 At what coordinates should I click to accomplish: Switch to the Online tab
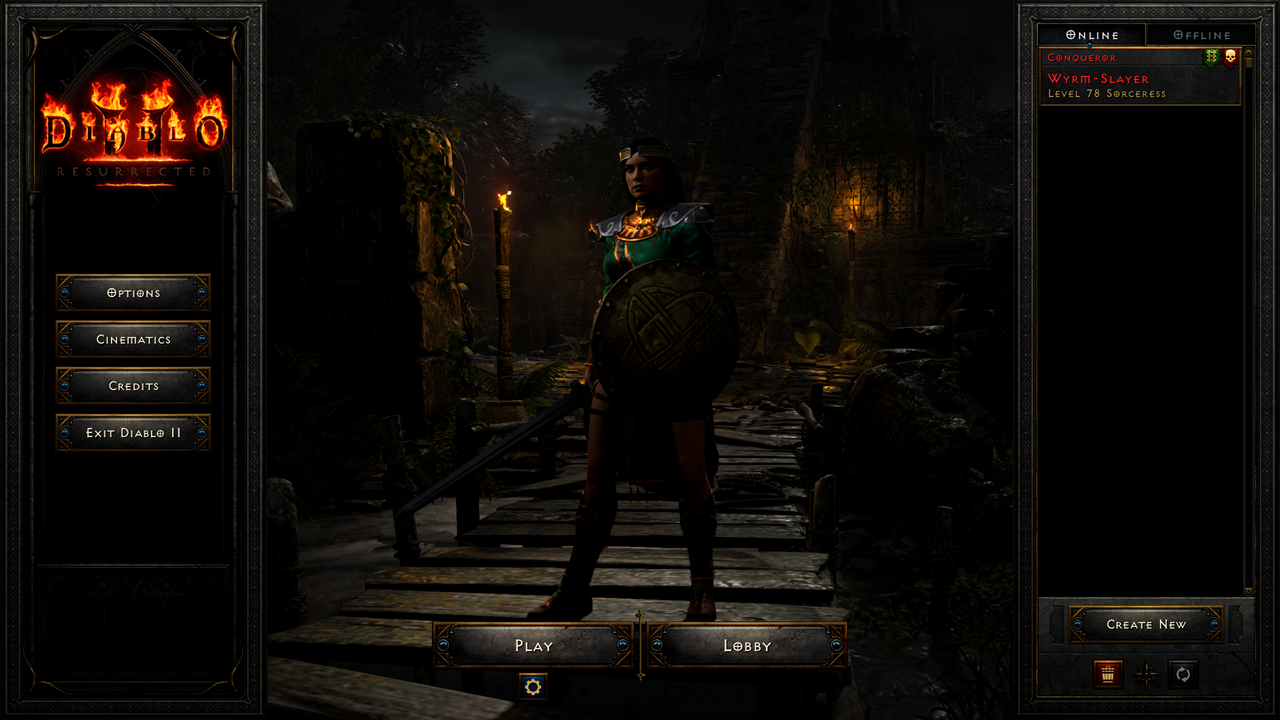click(1091, 34)
